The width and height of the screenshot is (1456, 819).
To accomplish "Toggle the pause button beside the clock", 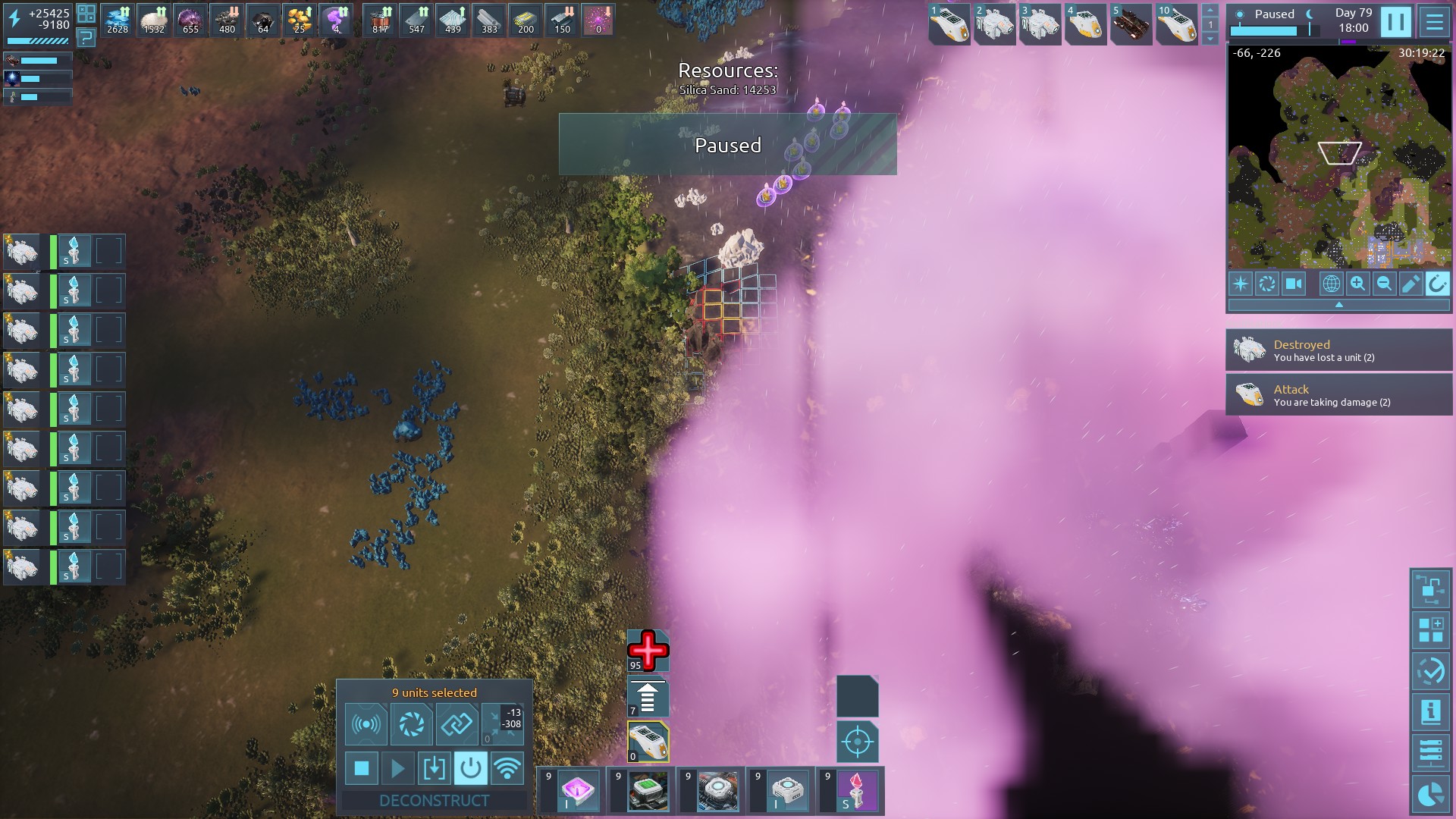I will point(1395,22).
